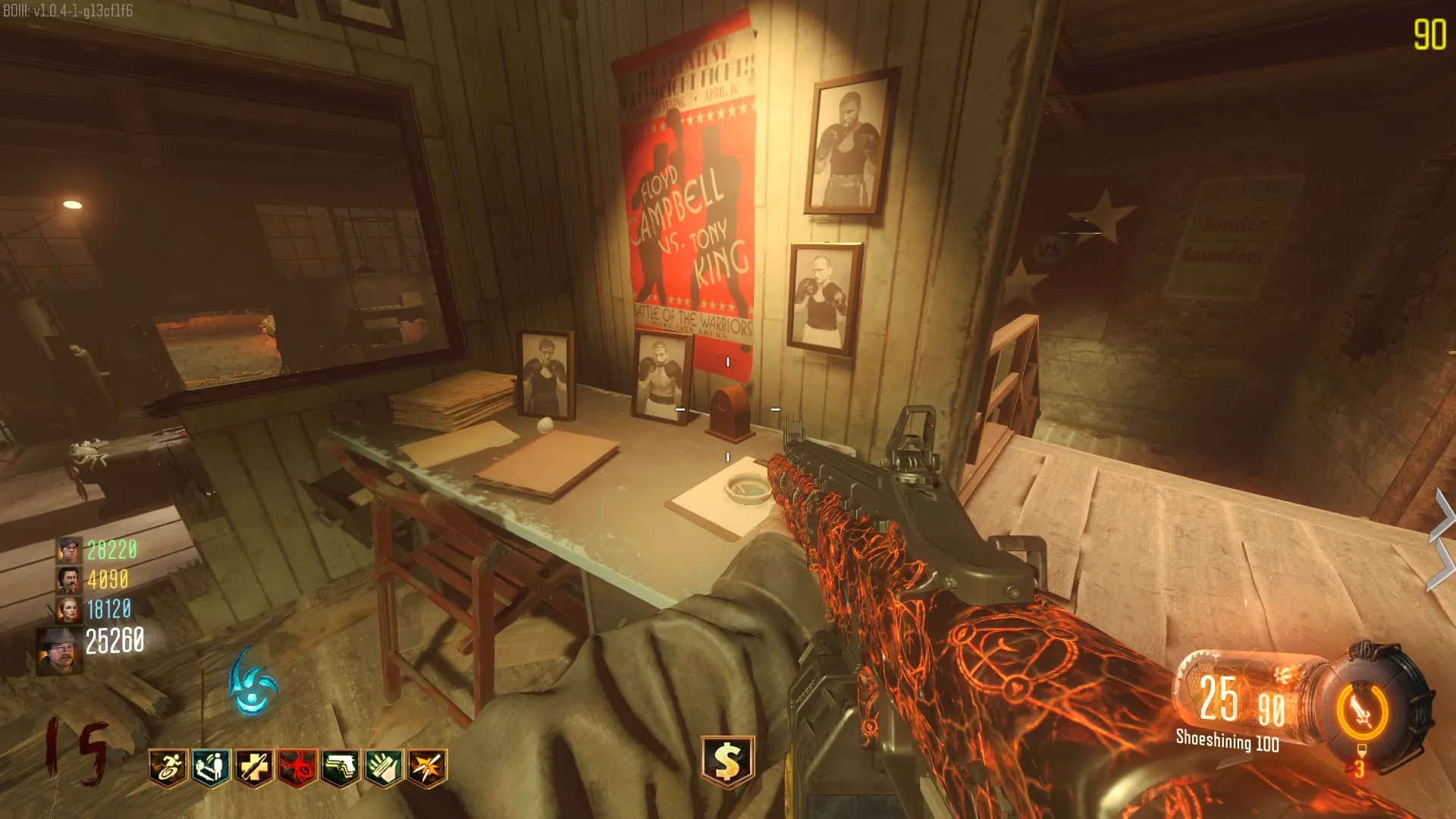
Task: Click the glowing blue swirl icon
Action: pyautogui.click(x=253, y=683)
